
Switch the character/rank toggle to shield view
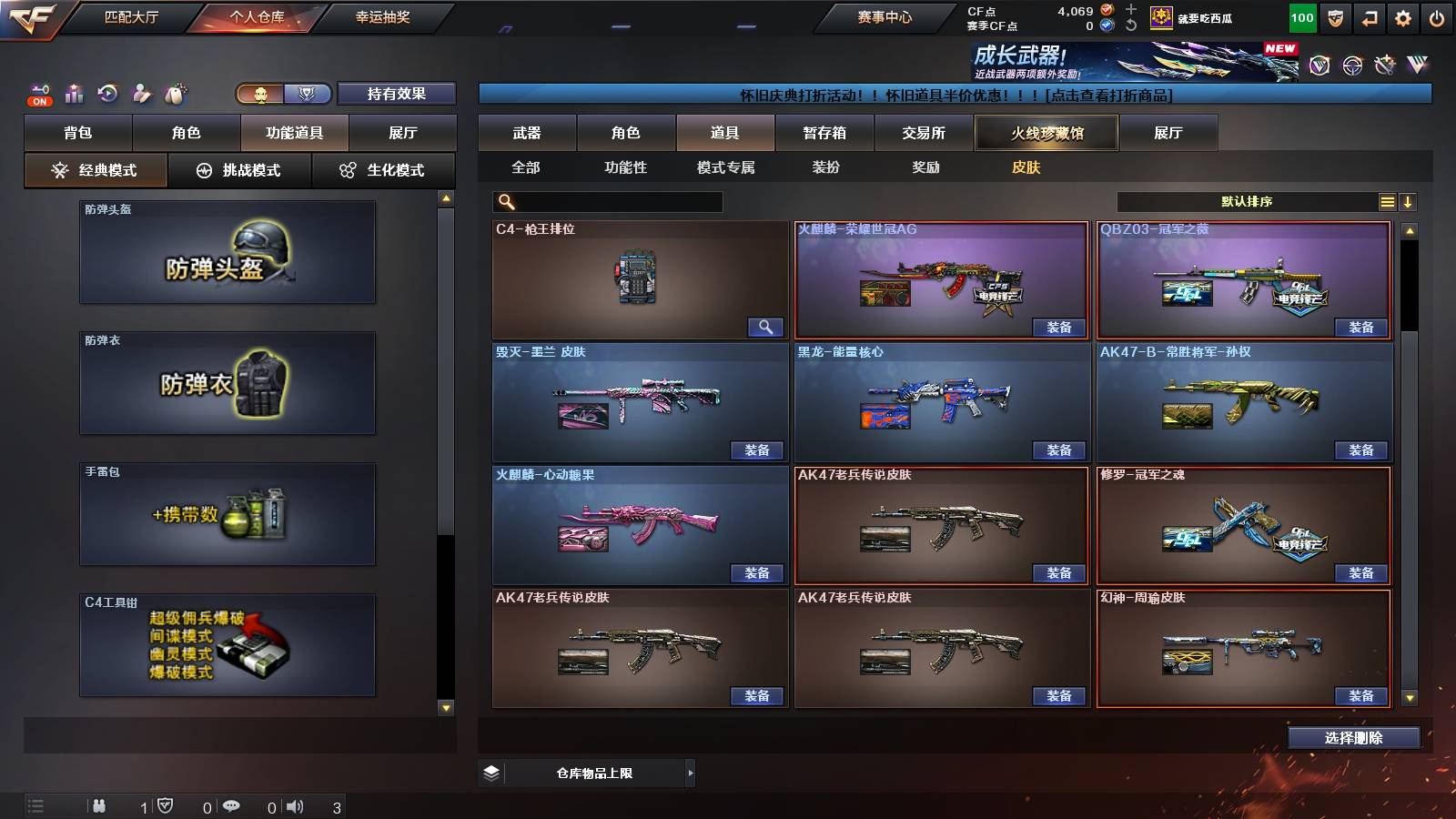(306, 93)
